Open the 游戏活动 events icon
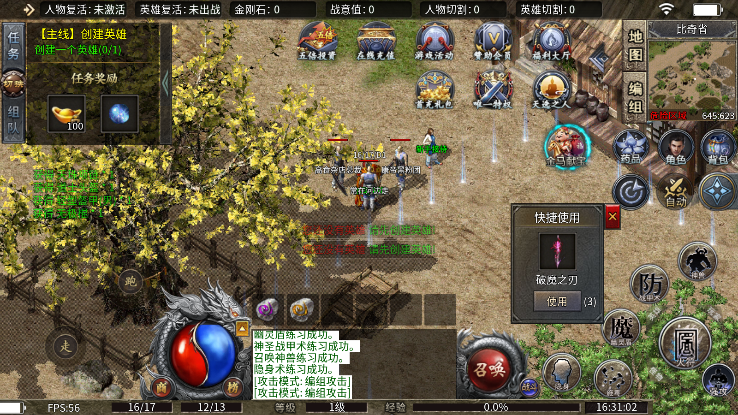Viewport: 738px width, 415px height. [434, 41]
